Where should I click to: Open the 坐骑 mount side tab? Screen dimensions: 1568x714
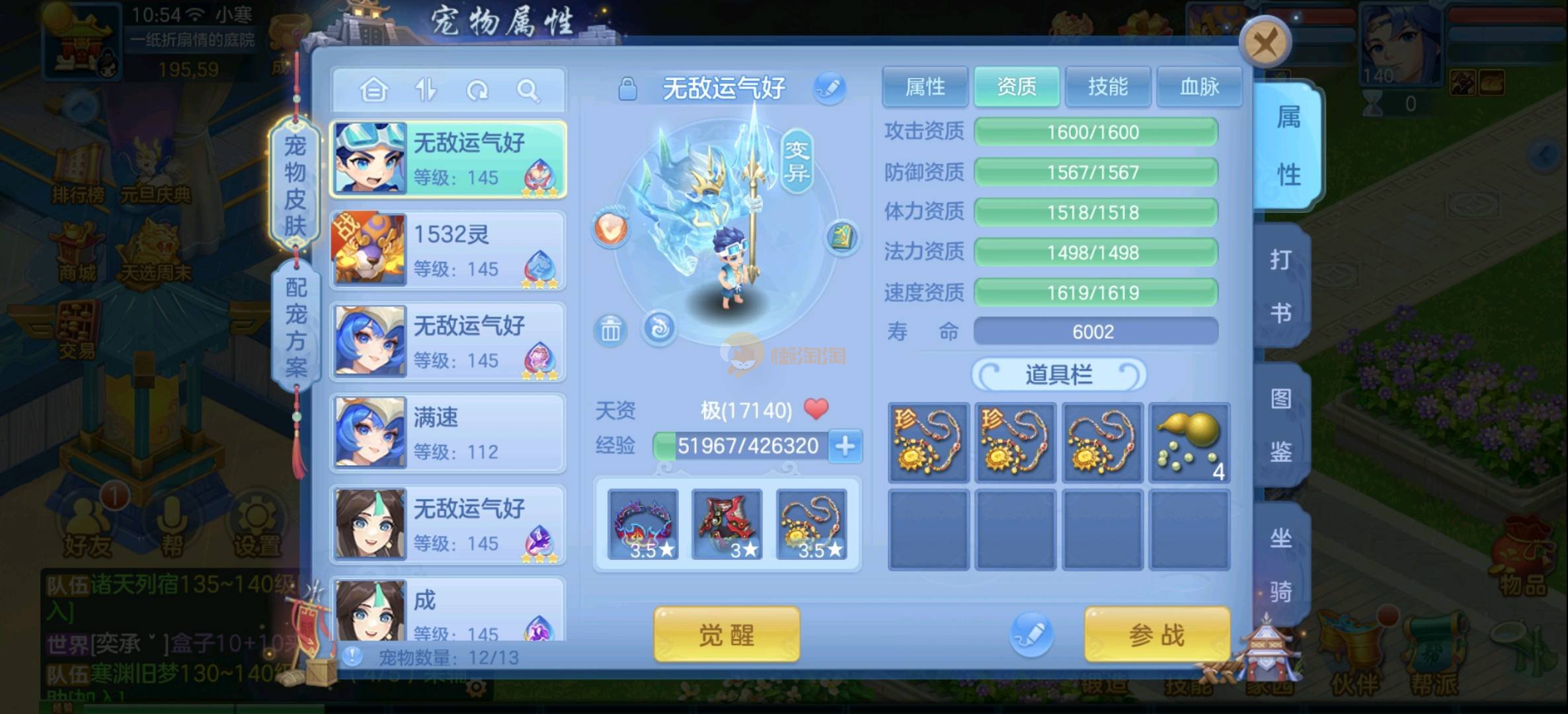[1281, 564]
